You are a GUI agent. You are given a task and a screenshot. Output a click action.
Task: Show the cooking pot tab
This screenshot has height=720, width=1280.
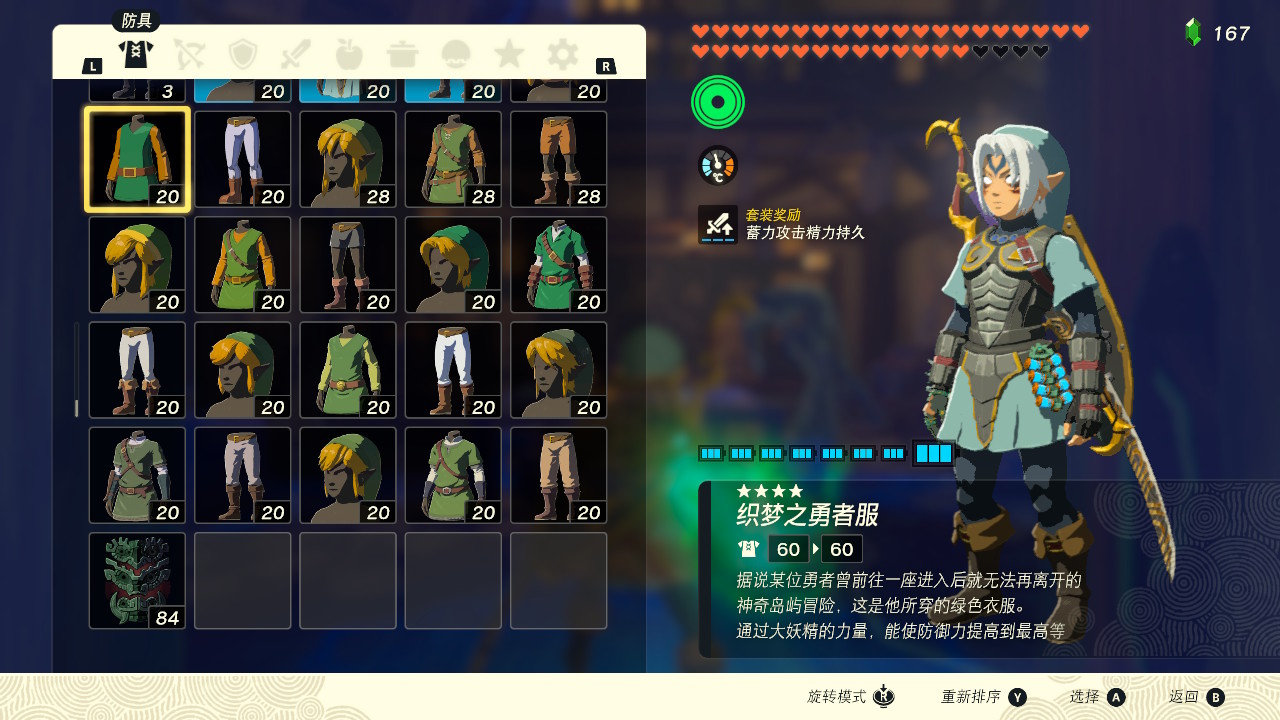[x=402, y=54]
